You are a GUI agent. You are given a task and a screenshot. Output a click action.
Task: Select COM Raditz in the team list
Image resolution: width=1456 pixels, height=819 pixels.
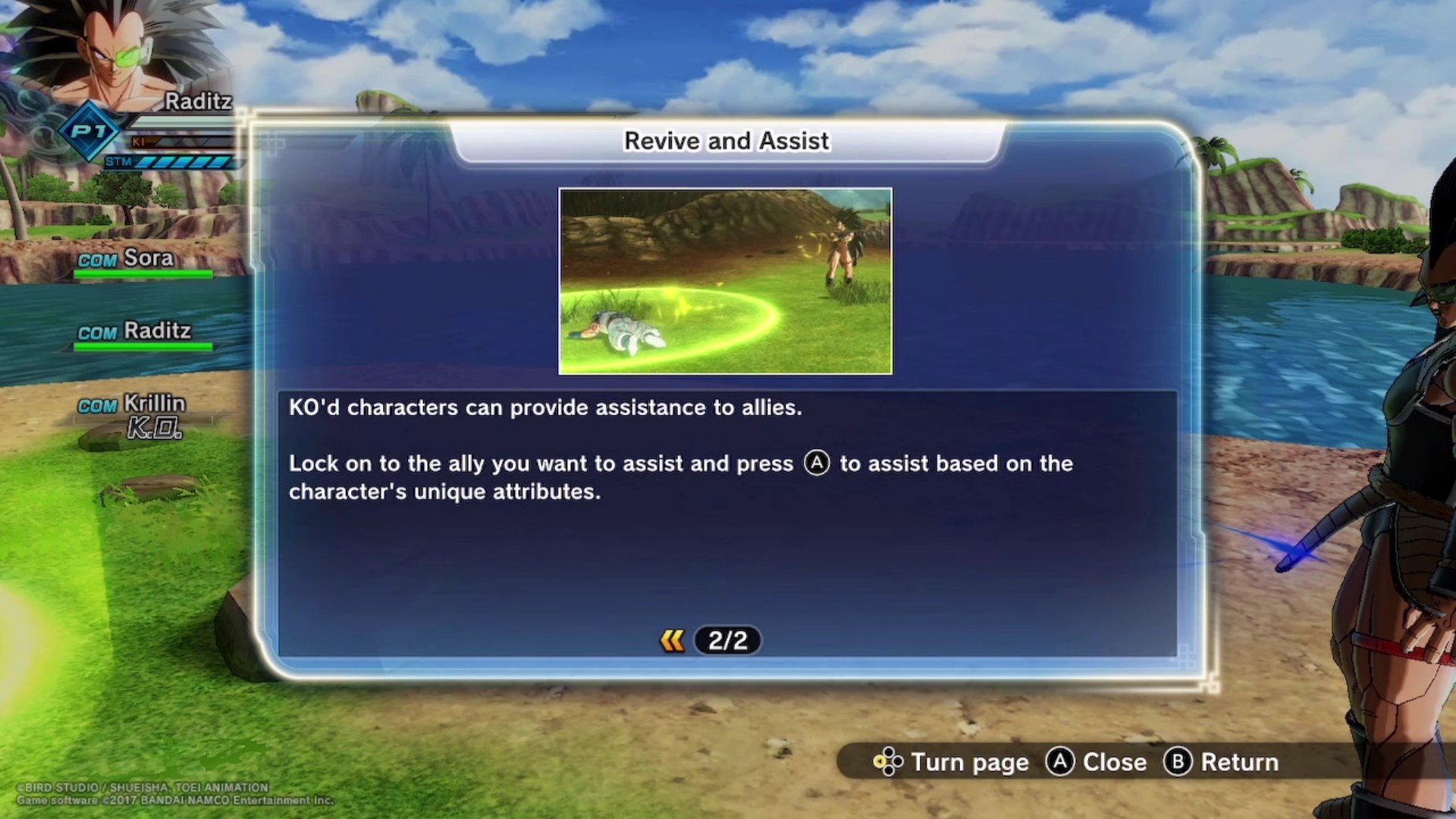point(144,332)
